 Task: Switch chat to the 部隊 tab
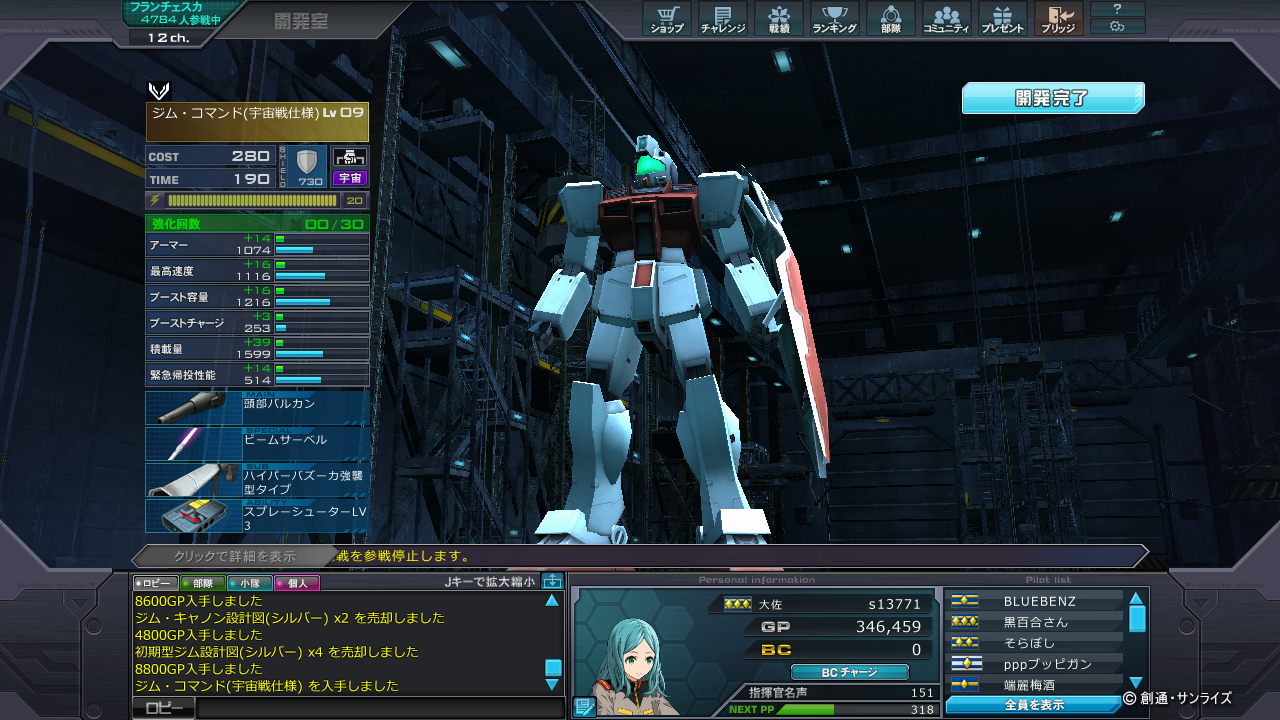pyautogui.click(x=202, y=583)
